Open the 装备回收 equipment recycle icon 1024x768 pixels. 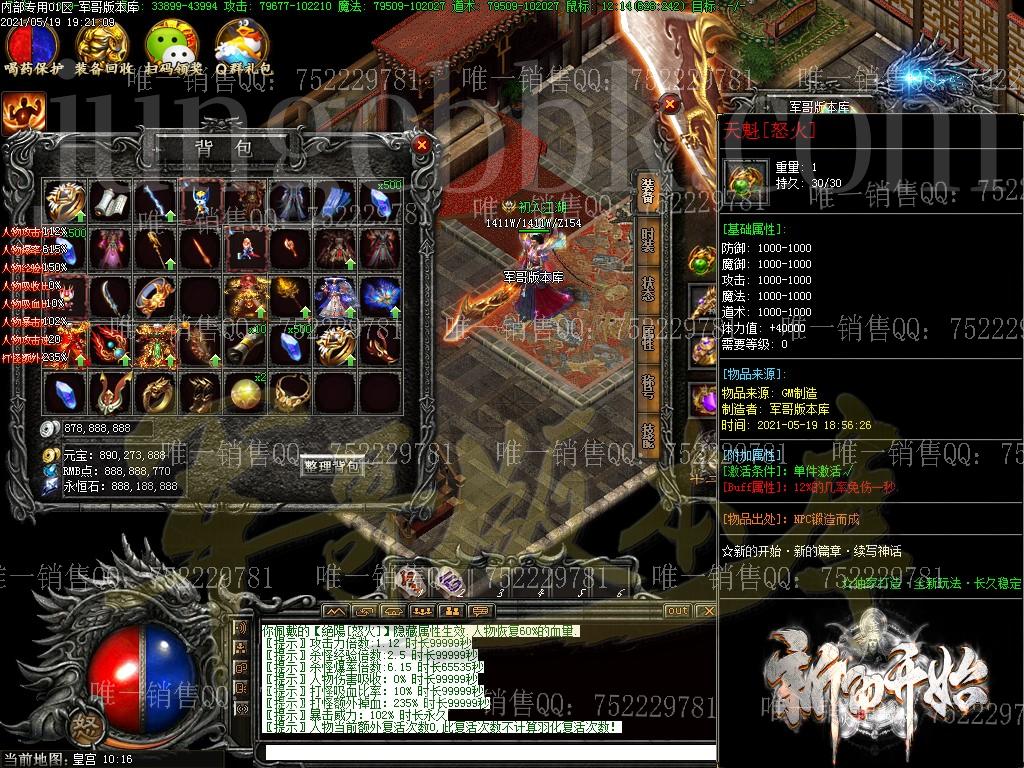[103, 44]
